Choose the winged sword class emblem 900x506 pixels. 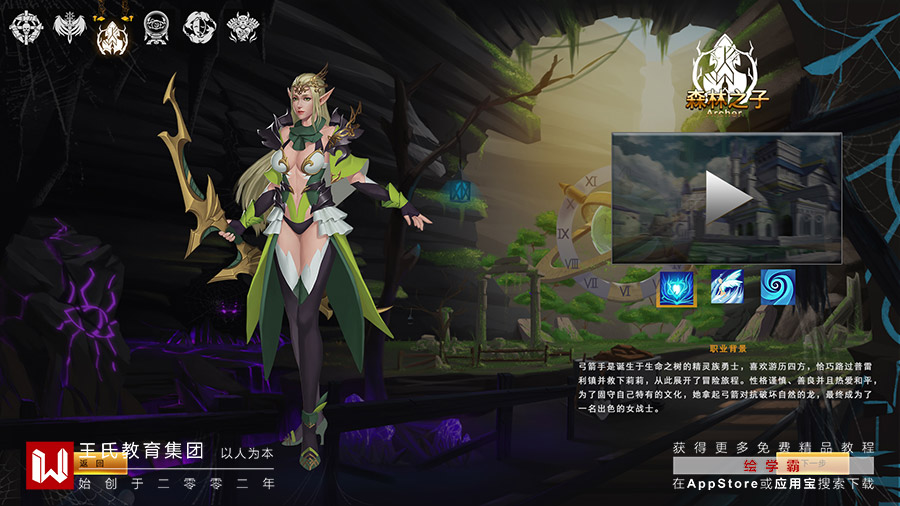[x=69, y=27]
